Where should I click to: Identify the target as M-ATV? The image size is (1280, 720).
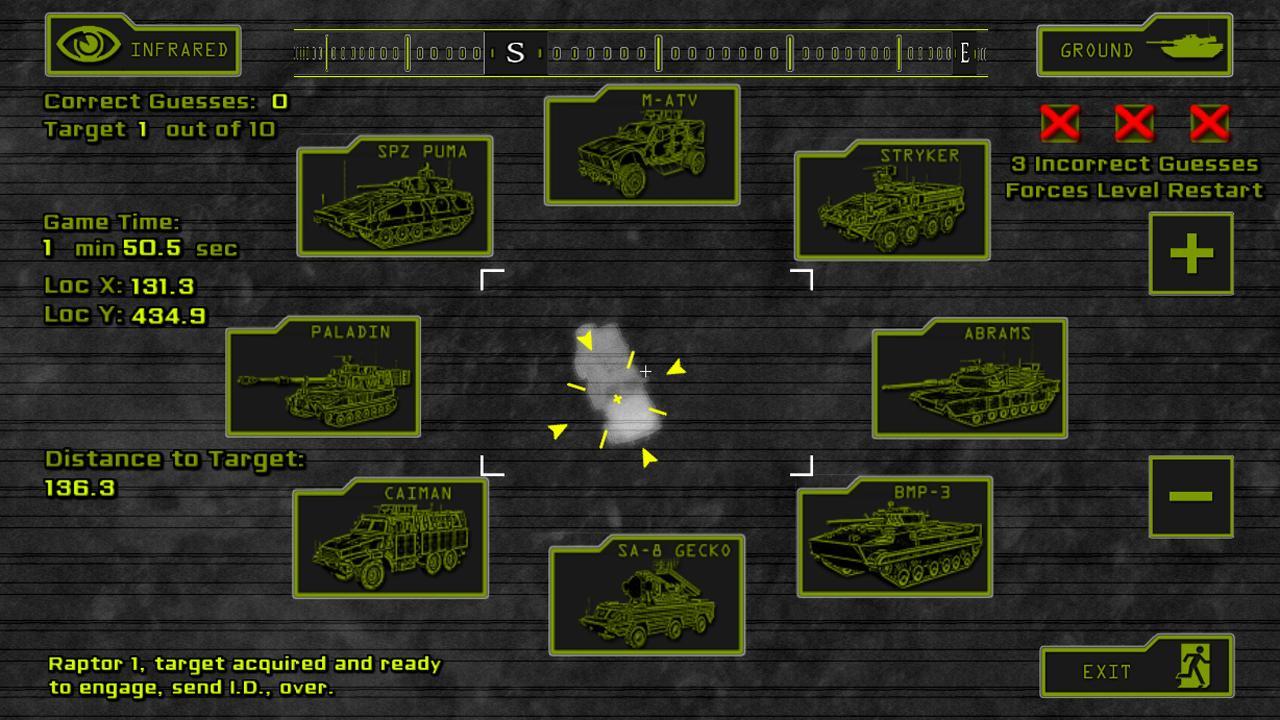pyautogui.click(x=642, y=146)
